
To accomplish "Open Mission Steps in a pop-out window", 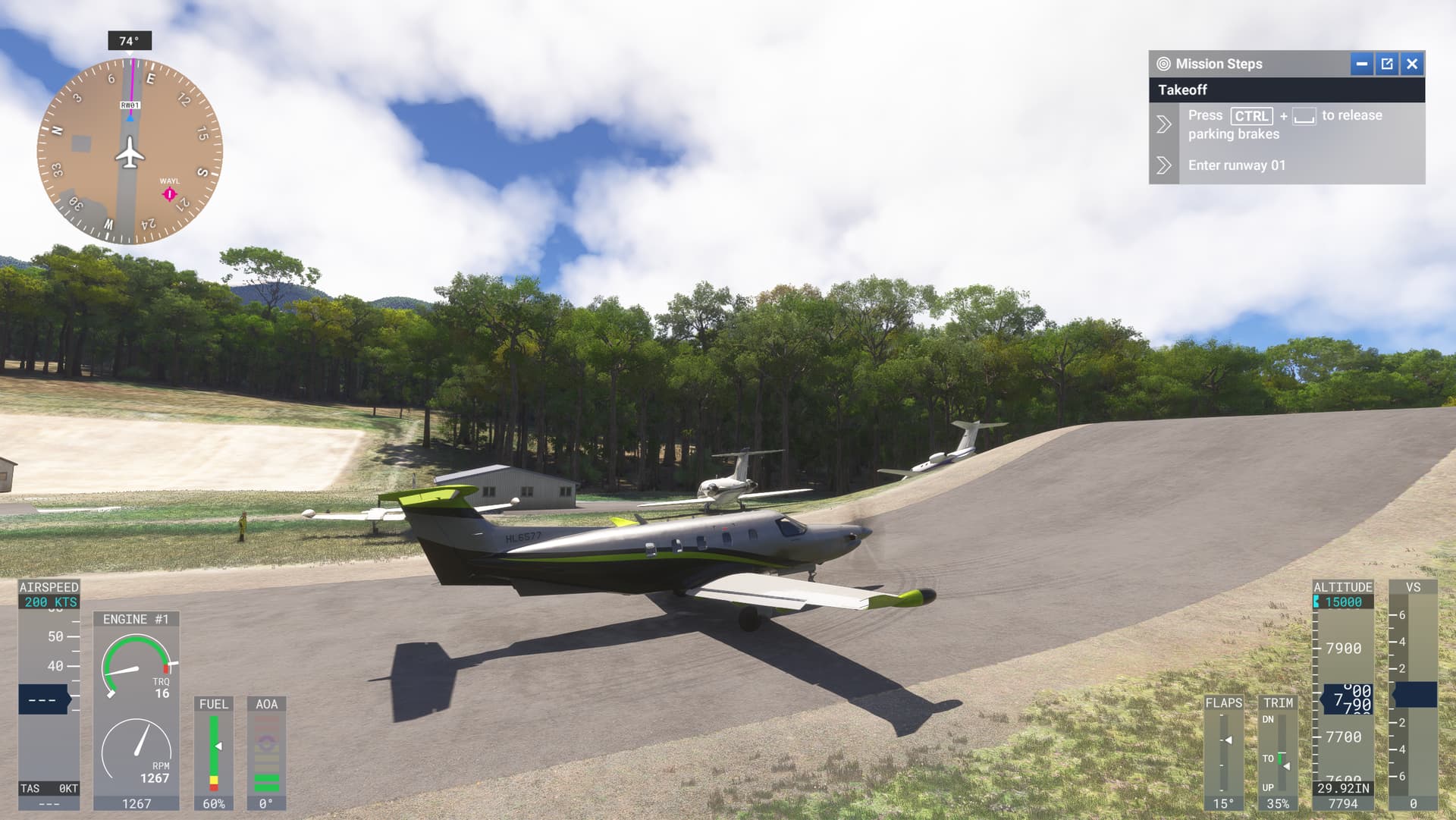I will point(1387,64).
